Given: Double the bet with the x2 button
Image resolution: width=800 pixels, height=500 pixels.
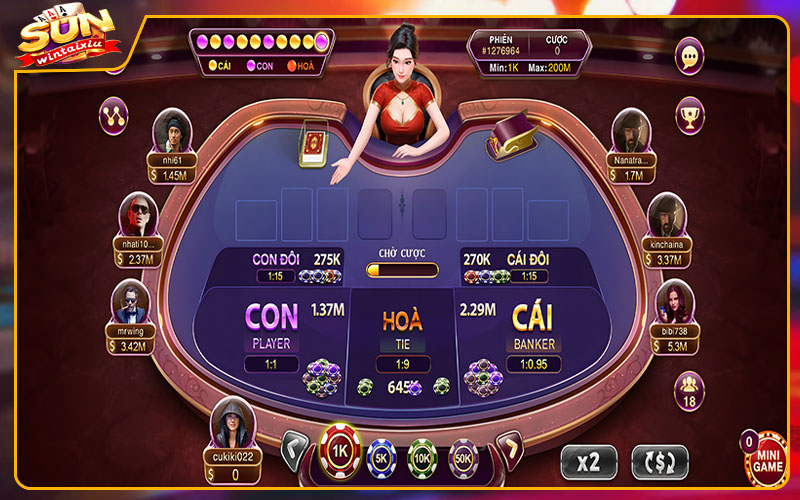Looking at the screenshot, I should [x=588, y=461].
